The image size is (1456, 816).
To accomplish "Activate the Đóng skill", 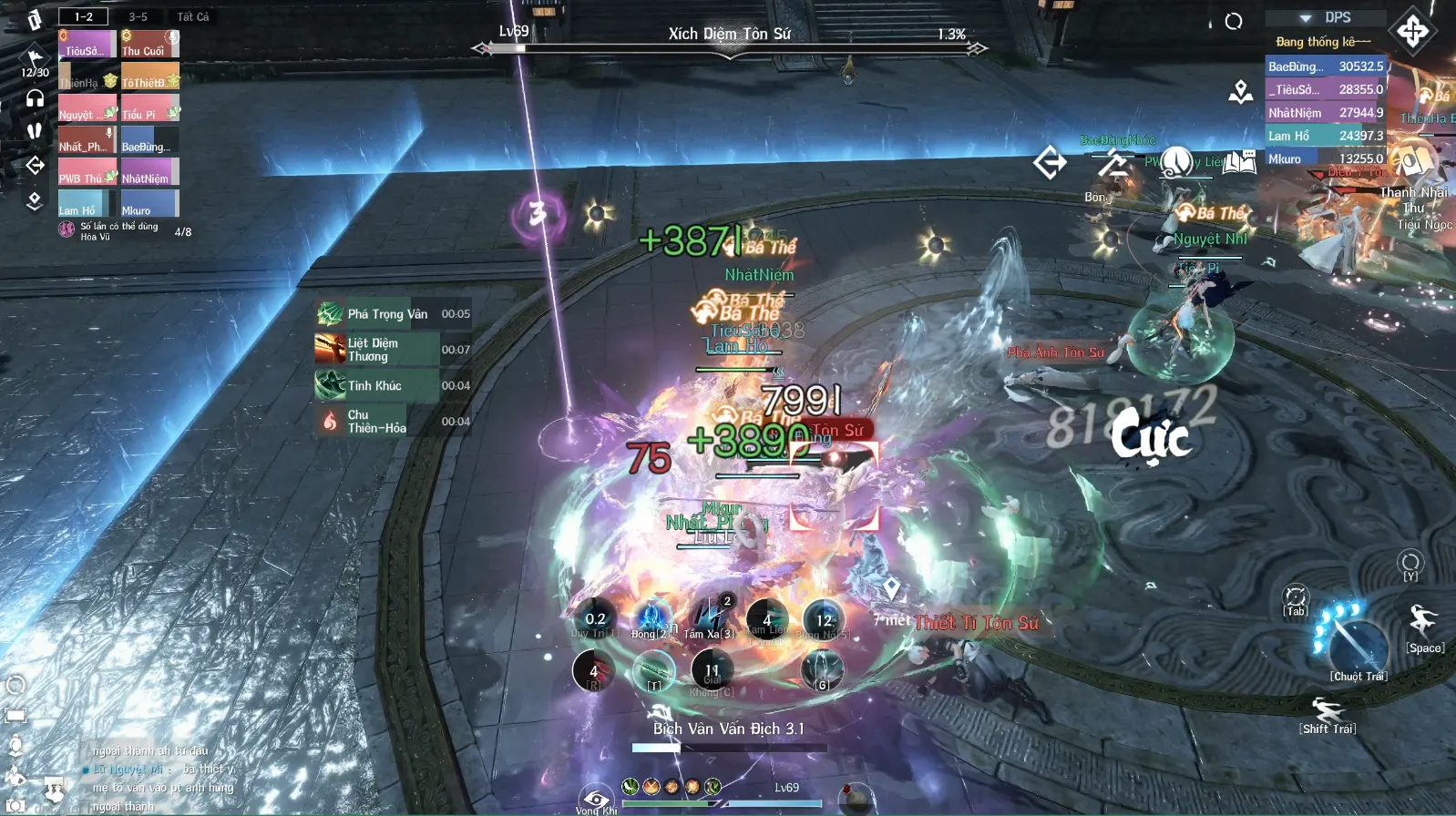I will [652, 618].
